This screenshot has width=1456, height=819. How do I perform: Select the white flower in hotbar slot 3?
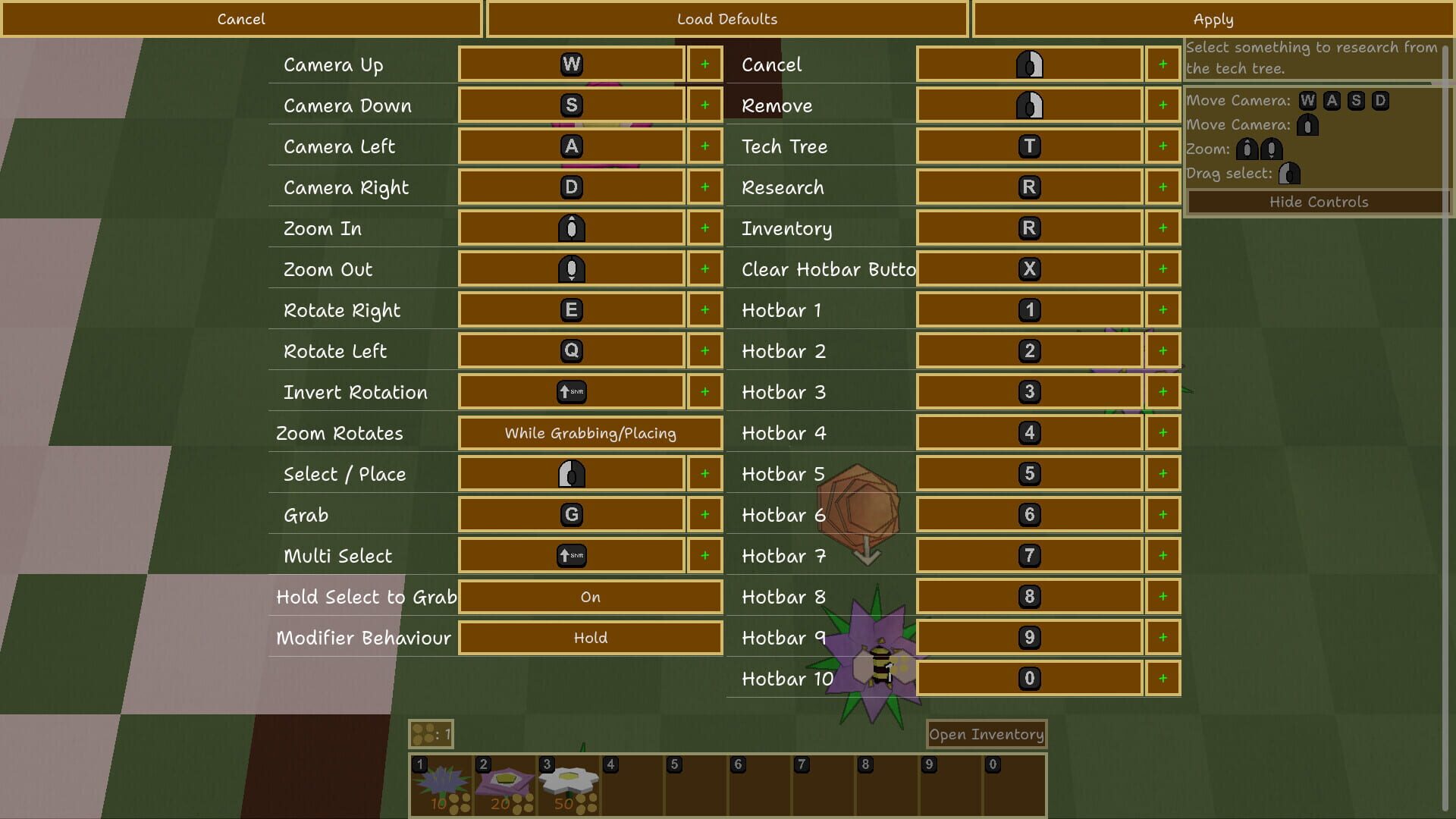pos(569,781)
